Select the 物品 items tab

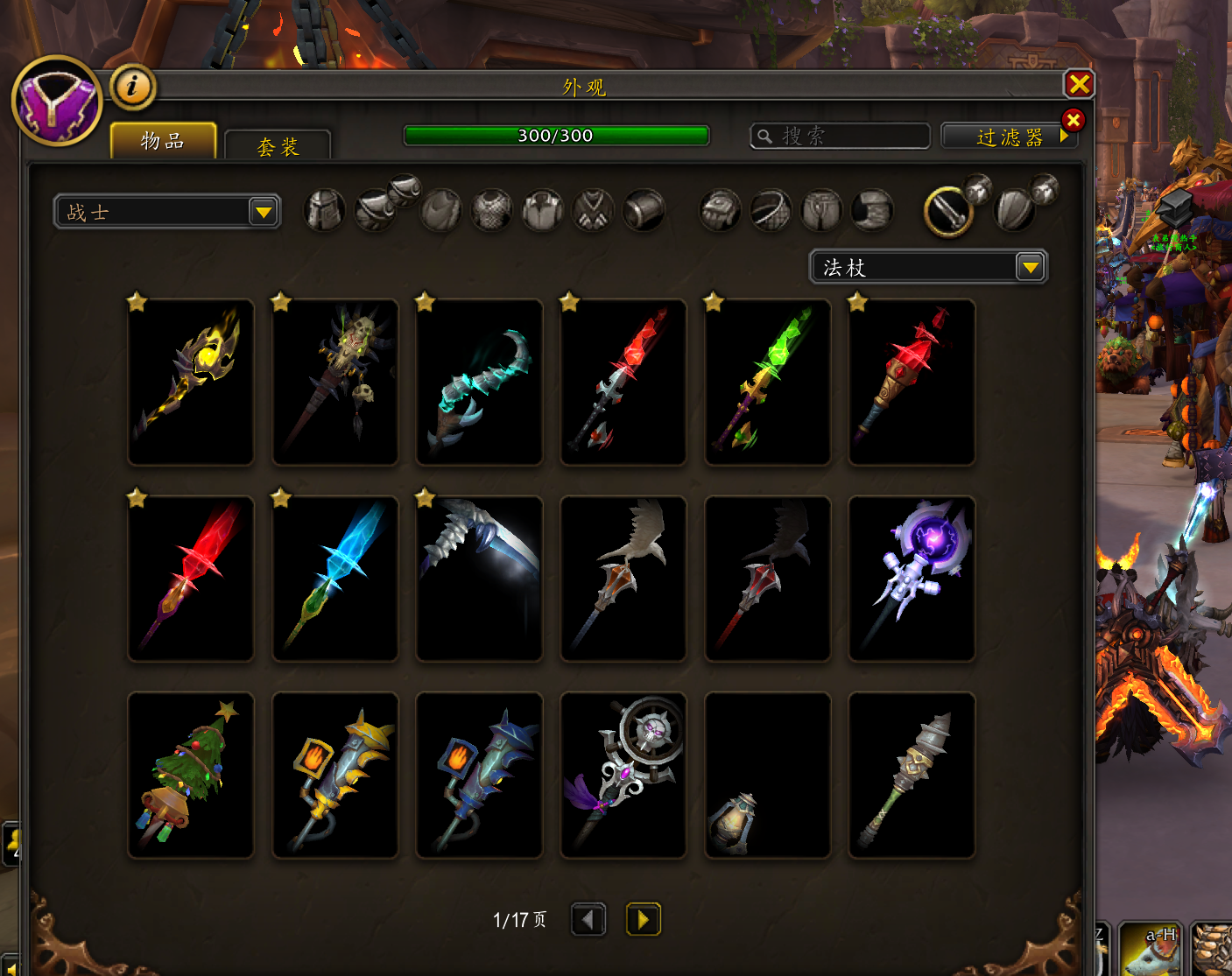[x=163, y=141]
